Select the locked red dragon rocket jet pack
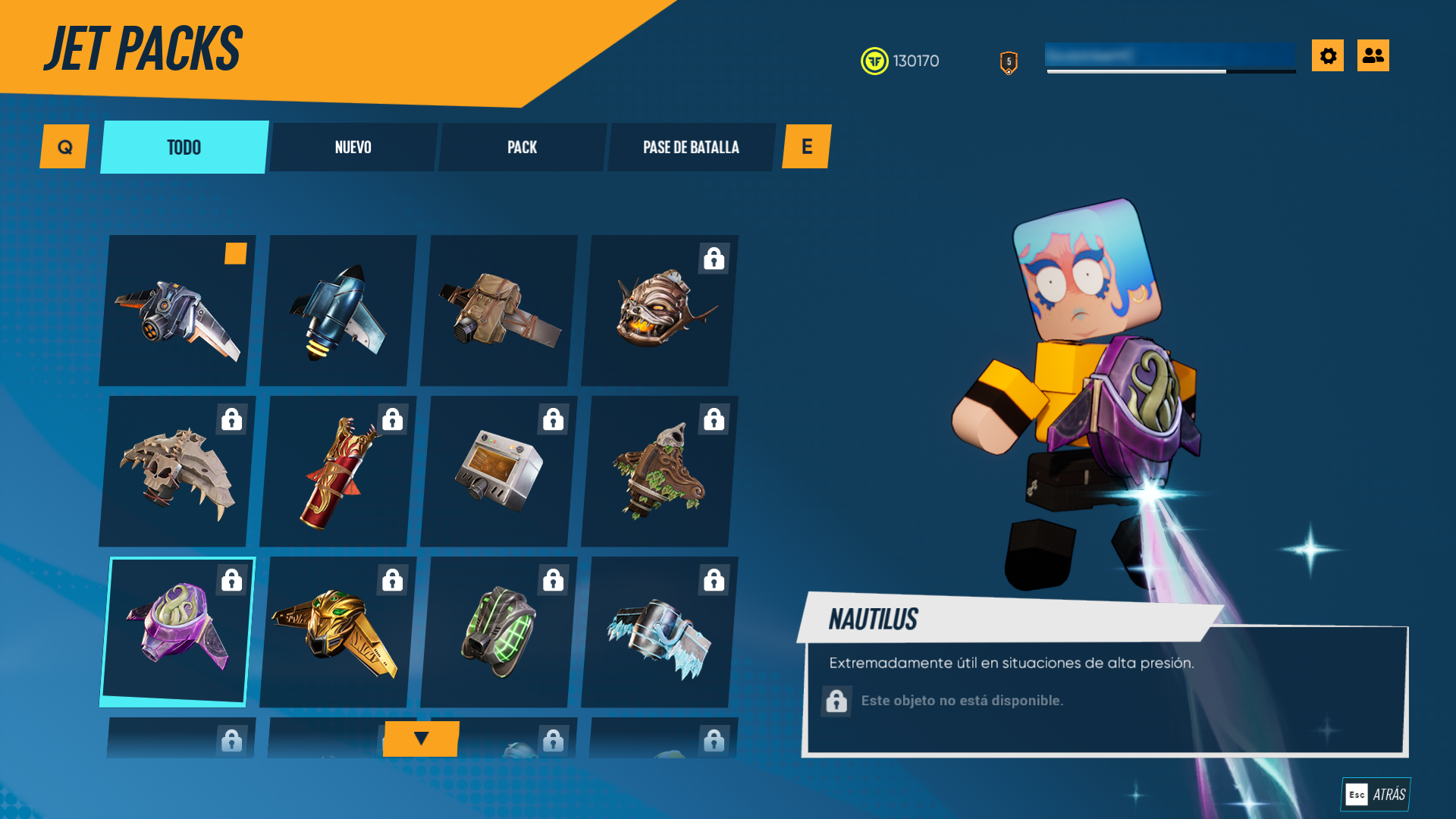 point(338,472)
